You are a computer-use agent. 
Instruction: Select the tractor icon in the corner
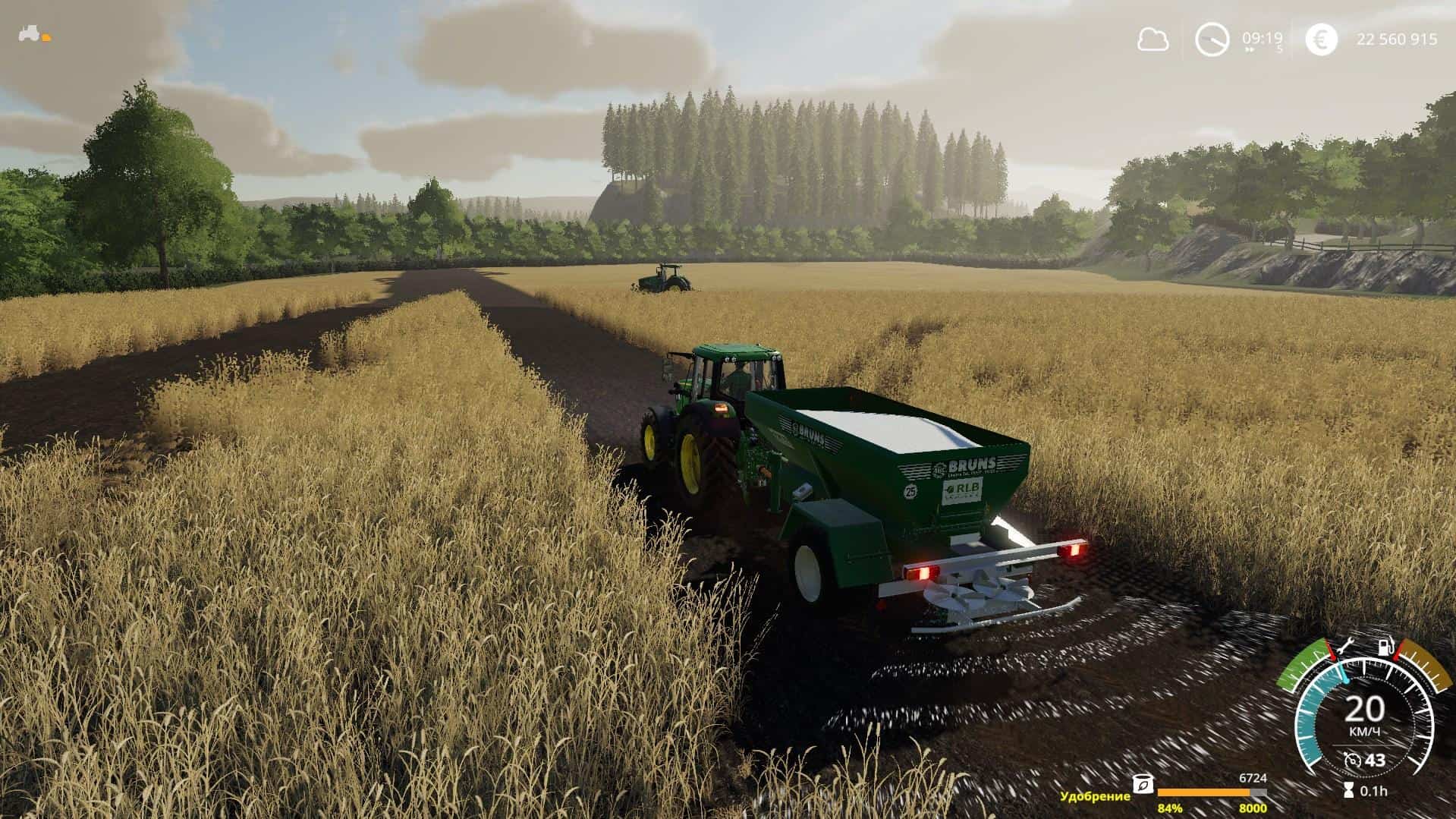point(30,34)
